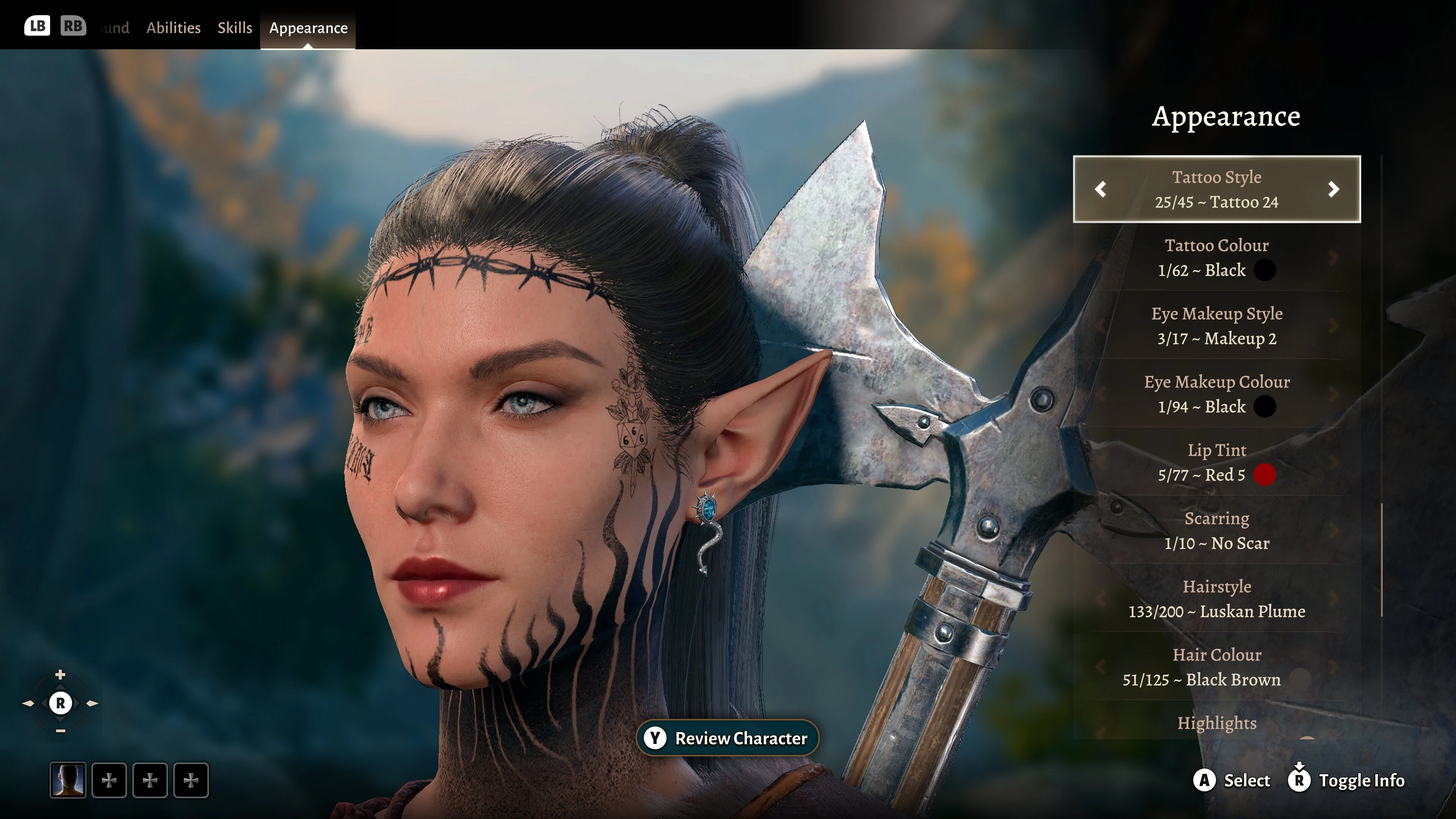Open the Skills tab

[x=235, y=28]
